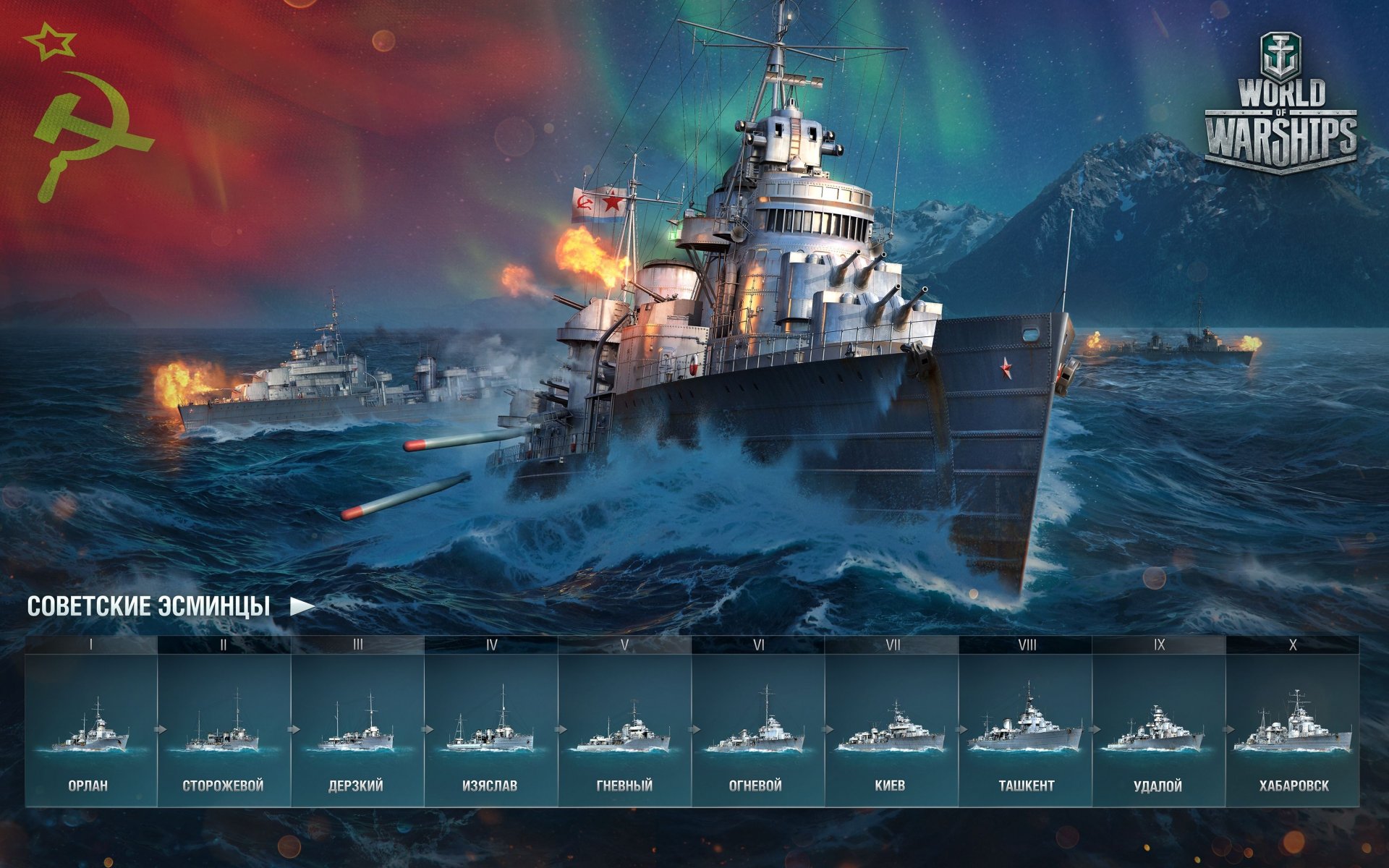Select the Ташкент tier VIII ship
This screenshot has height=868, width=1389.
point(1025,731)
